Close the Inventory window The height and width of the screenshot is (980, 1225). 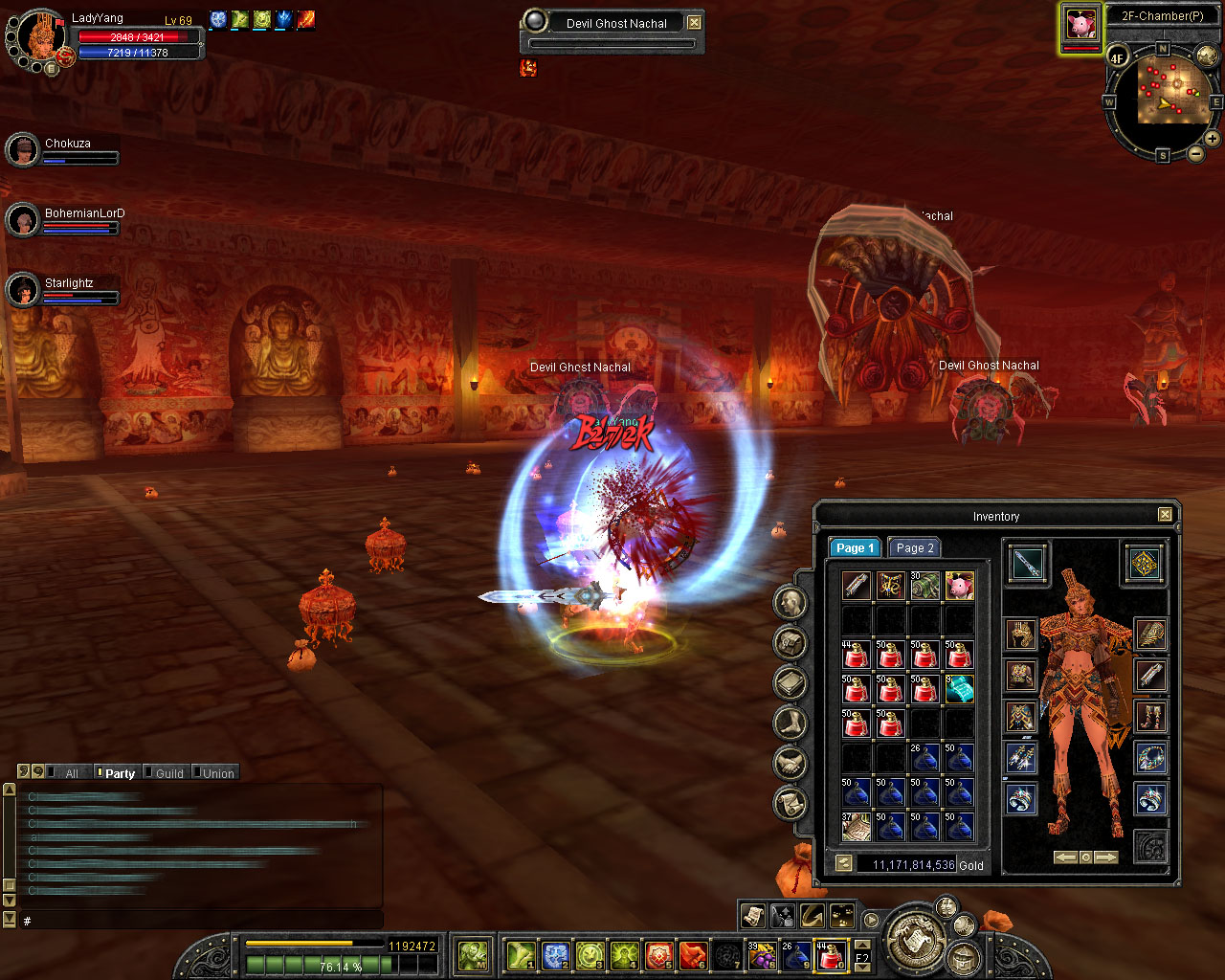click(x=1165, y=515)
